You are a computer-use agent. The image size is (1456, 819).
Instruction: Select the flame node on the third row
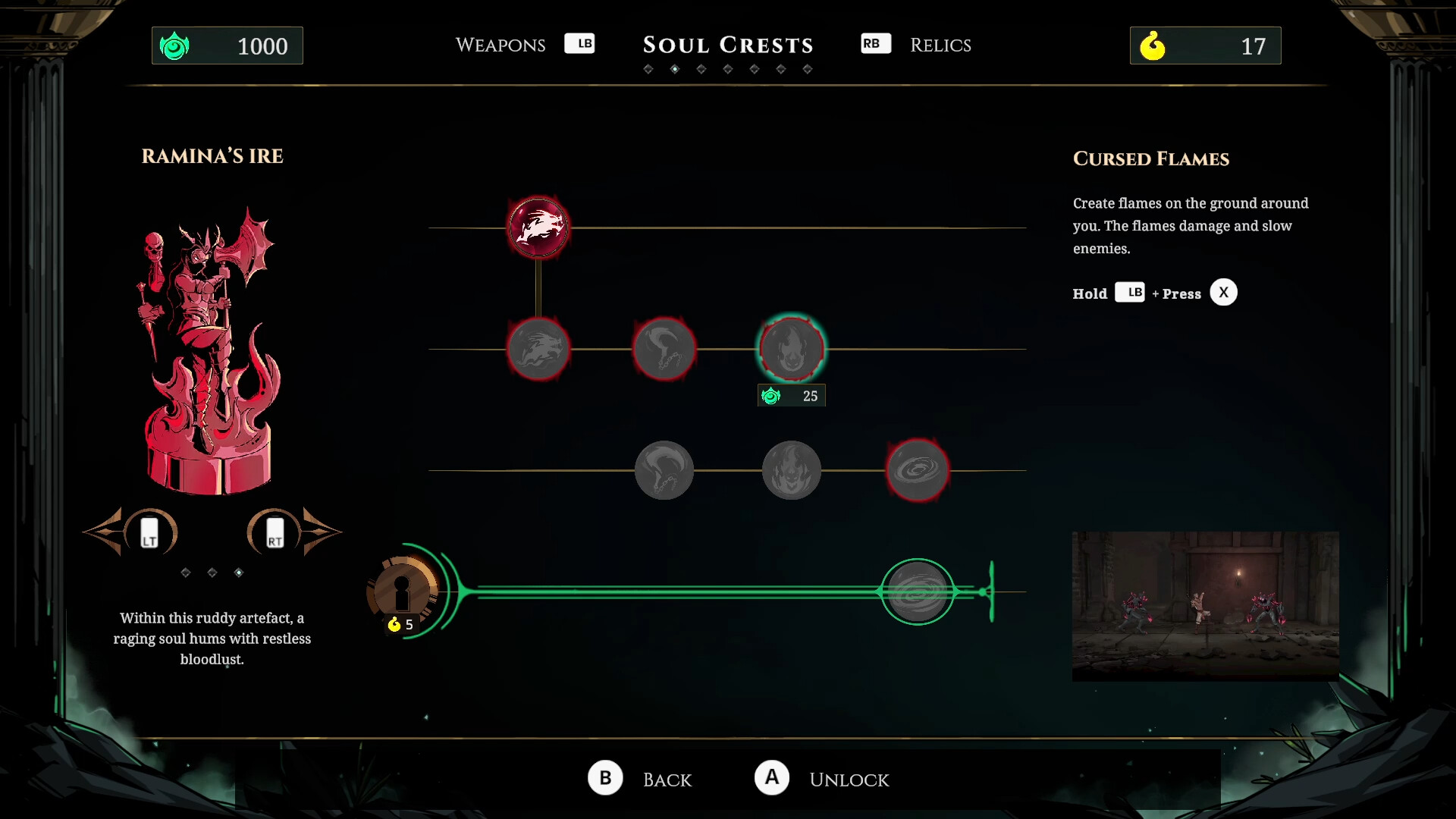click(791, 470)
